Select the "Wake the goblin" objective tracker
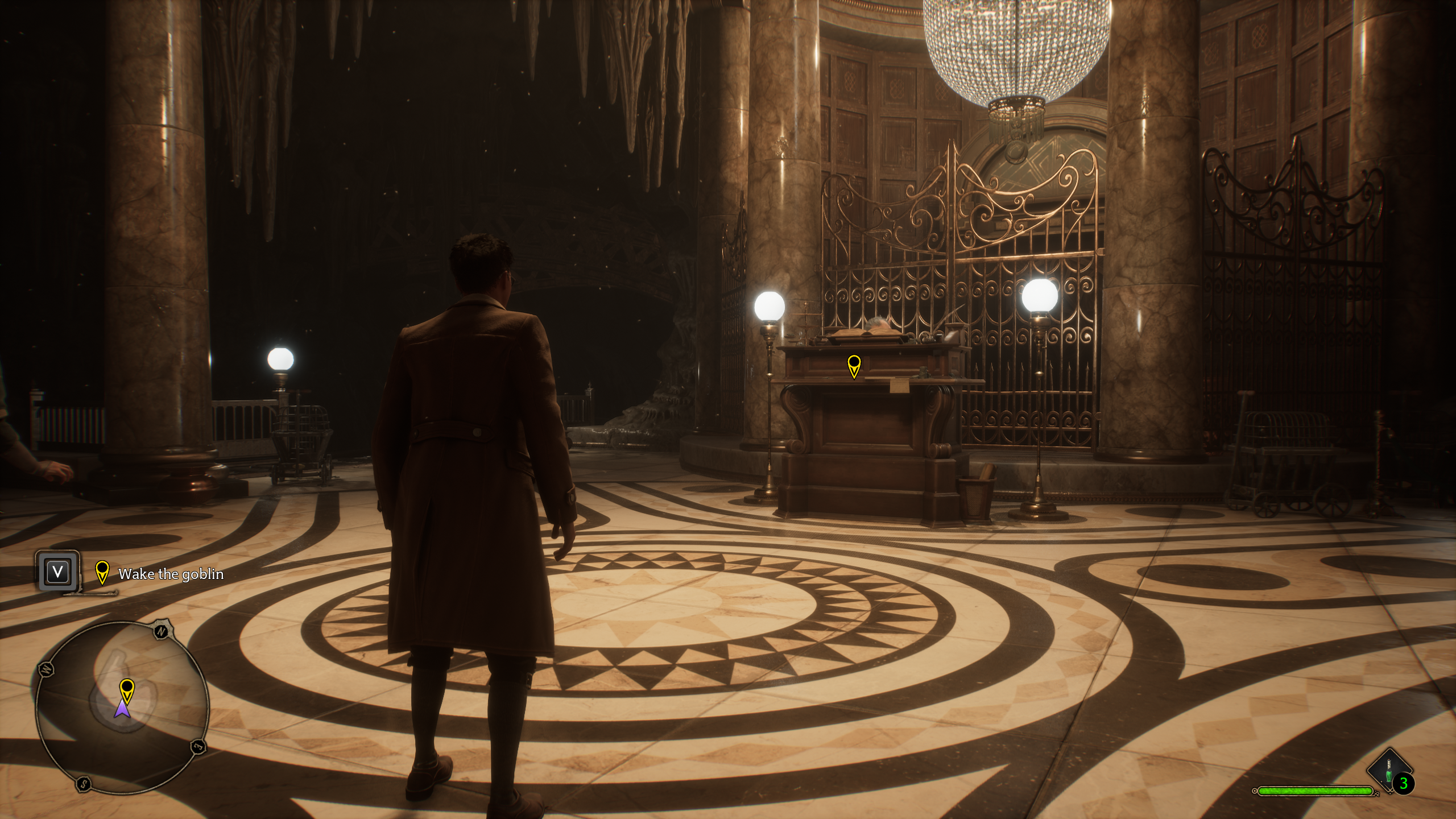The height and width of the screenshot is (819, 1456). [170, 574]
